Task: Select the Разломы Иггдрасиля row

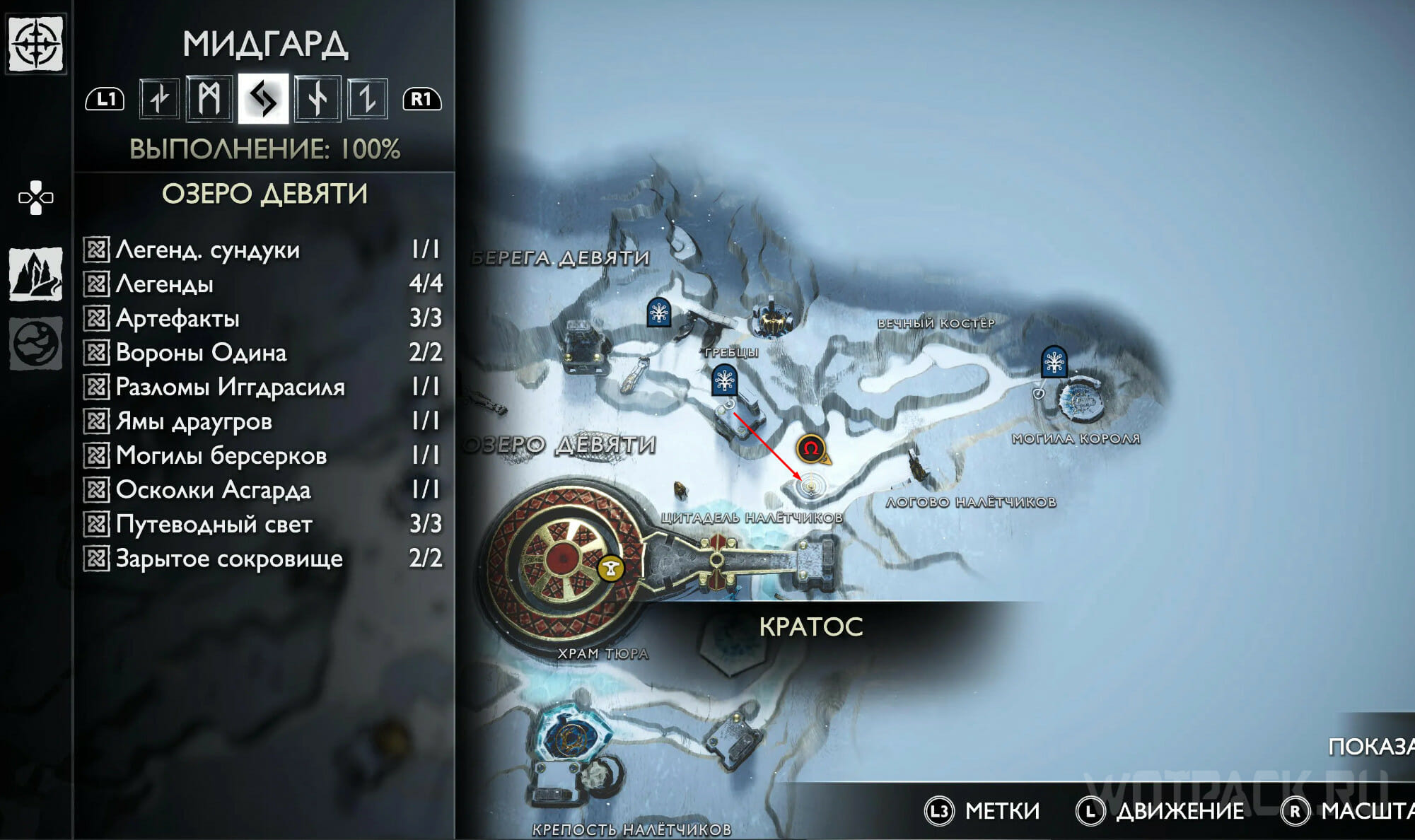Action: (262, 387)
